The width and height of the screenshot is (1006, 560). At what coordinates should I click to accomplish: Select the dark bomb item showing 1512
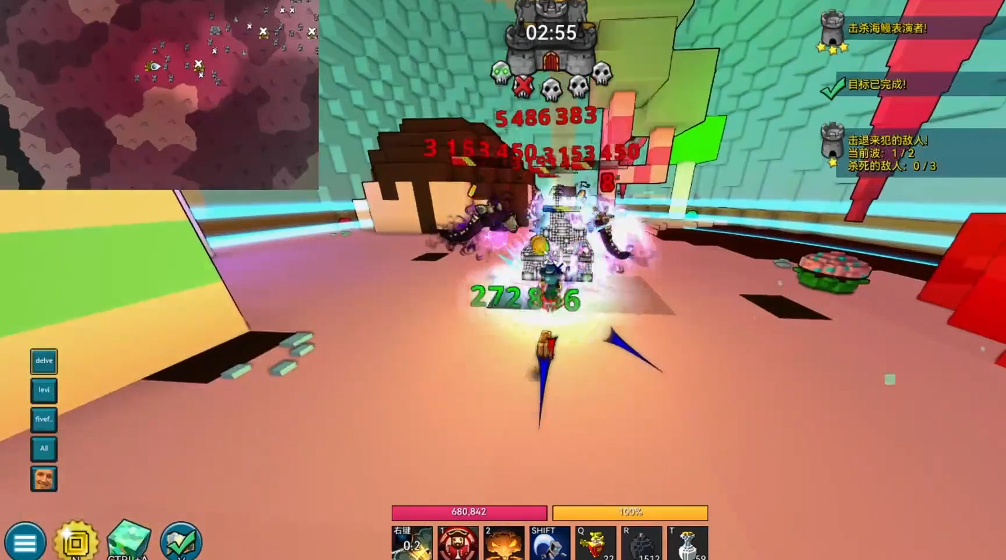[642, 544]
